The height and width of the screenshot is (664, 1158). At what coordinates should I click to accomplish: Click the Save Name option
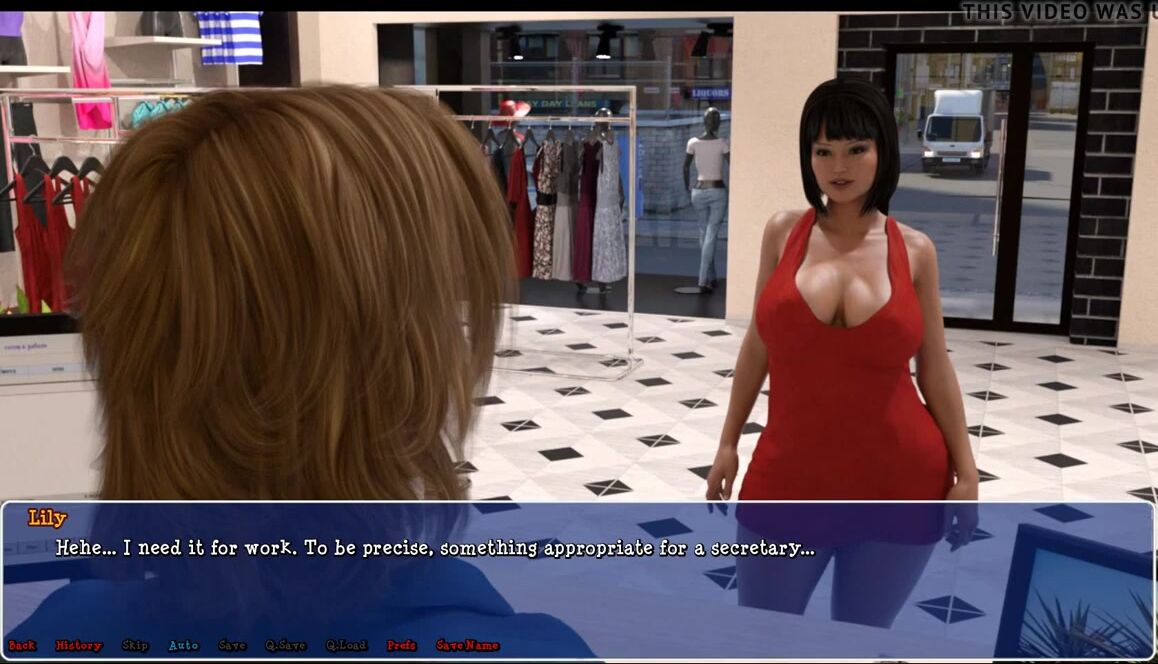[467, 646]
